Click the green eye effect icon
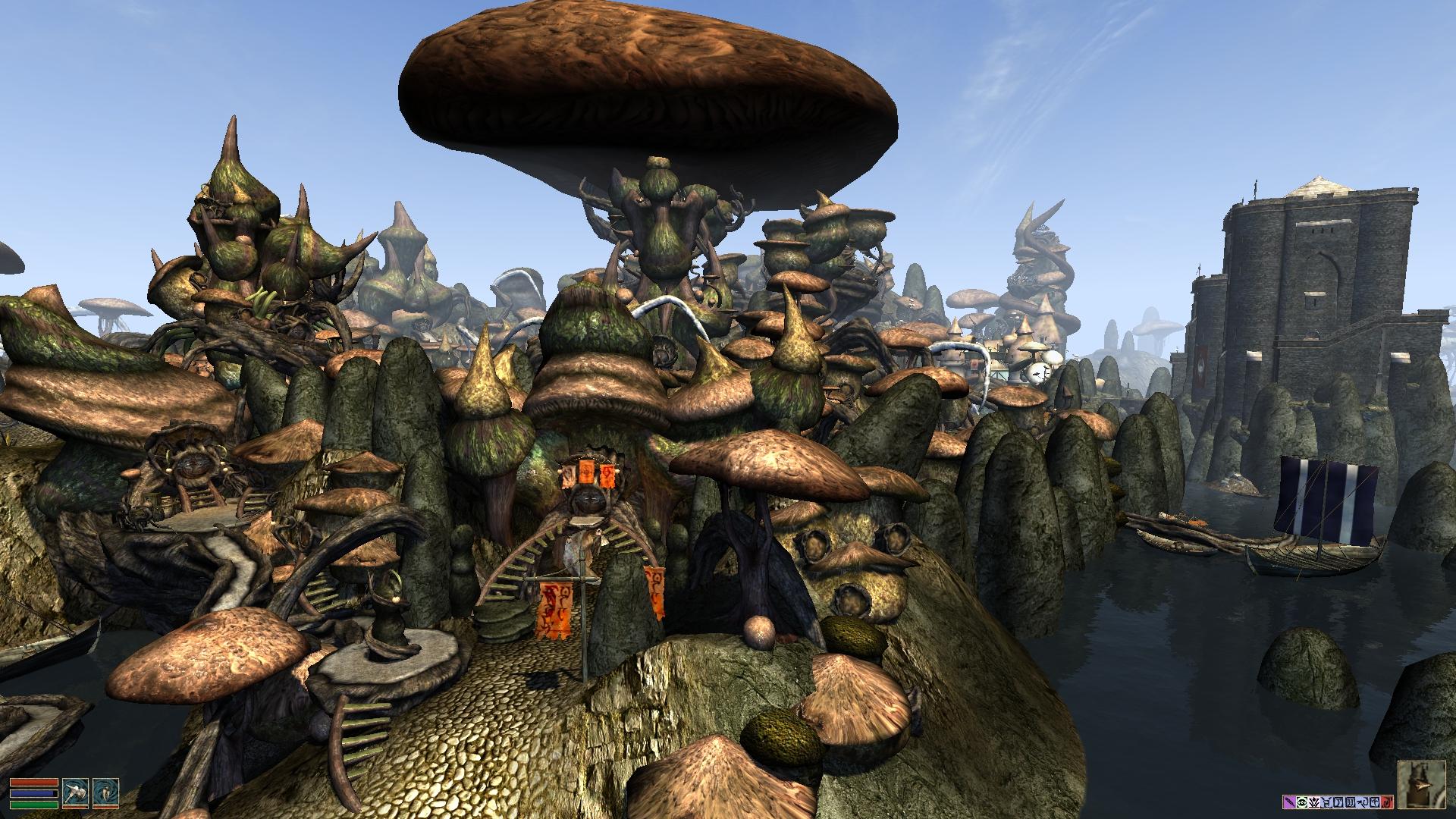The height and width of the screenshot is (819, 1456). (x=1302, y=802)
